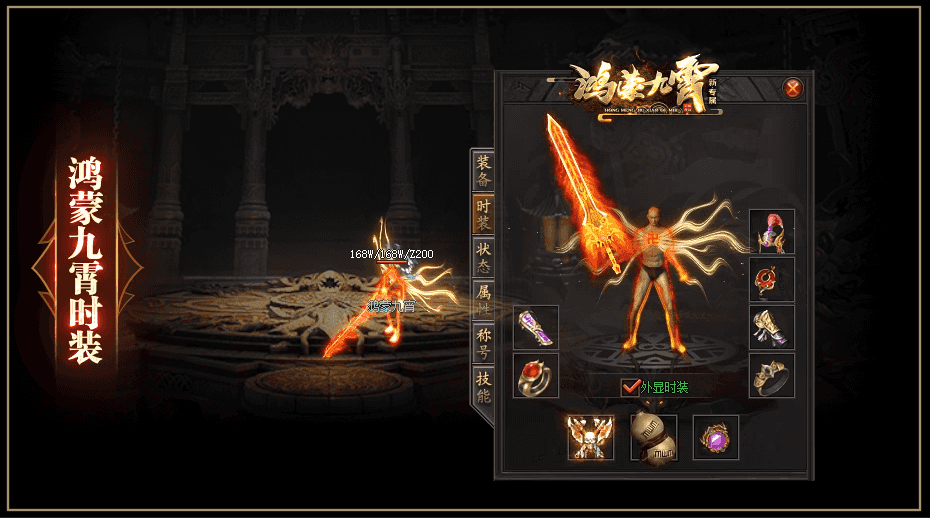The width and height of the screenshot is (930, 518).
Task: Click the gold and black ring slot
Action: (x=772, y=376)
